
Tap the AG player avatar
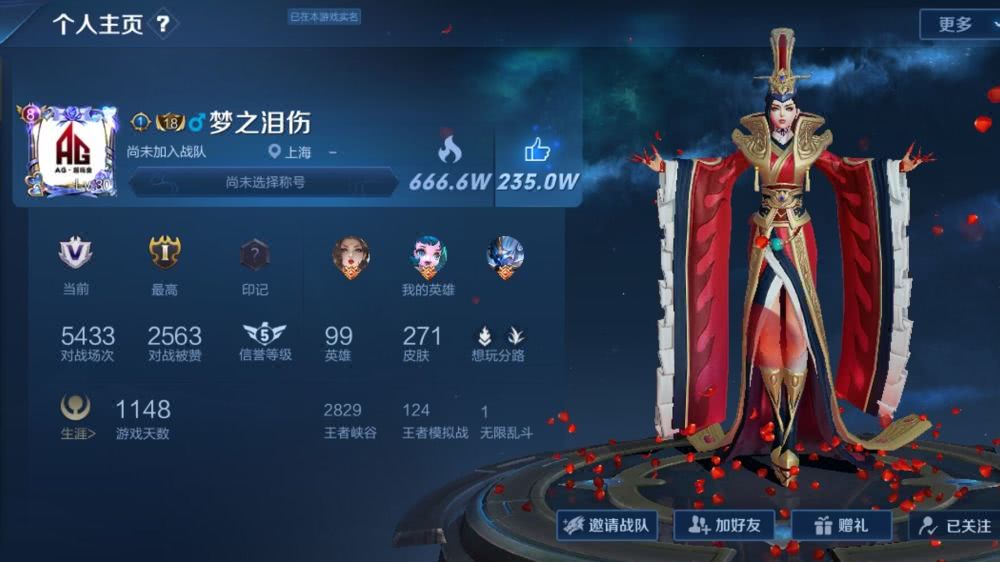(69, 154)
